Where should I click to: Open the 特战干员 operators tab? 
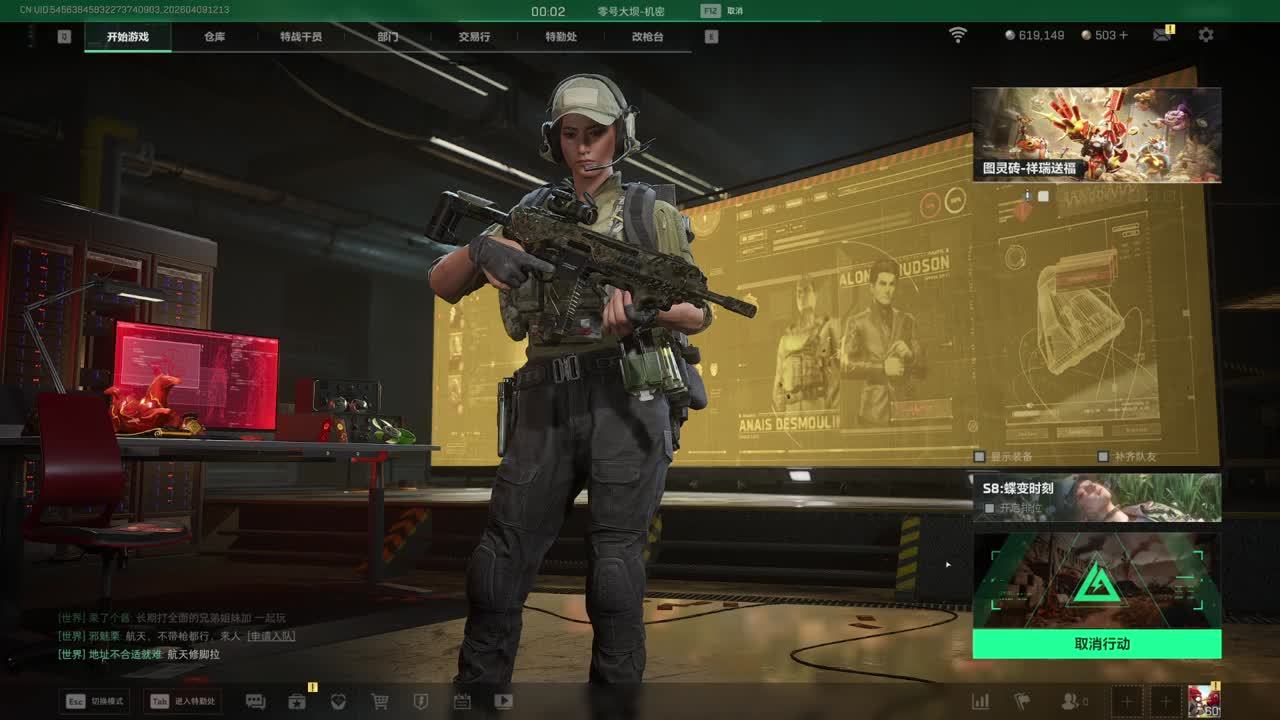(x=301, y=37)
